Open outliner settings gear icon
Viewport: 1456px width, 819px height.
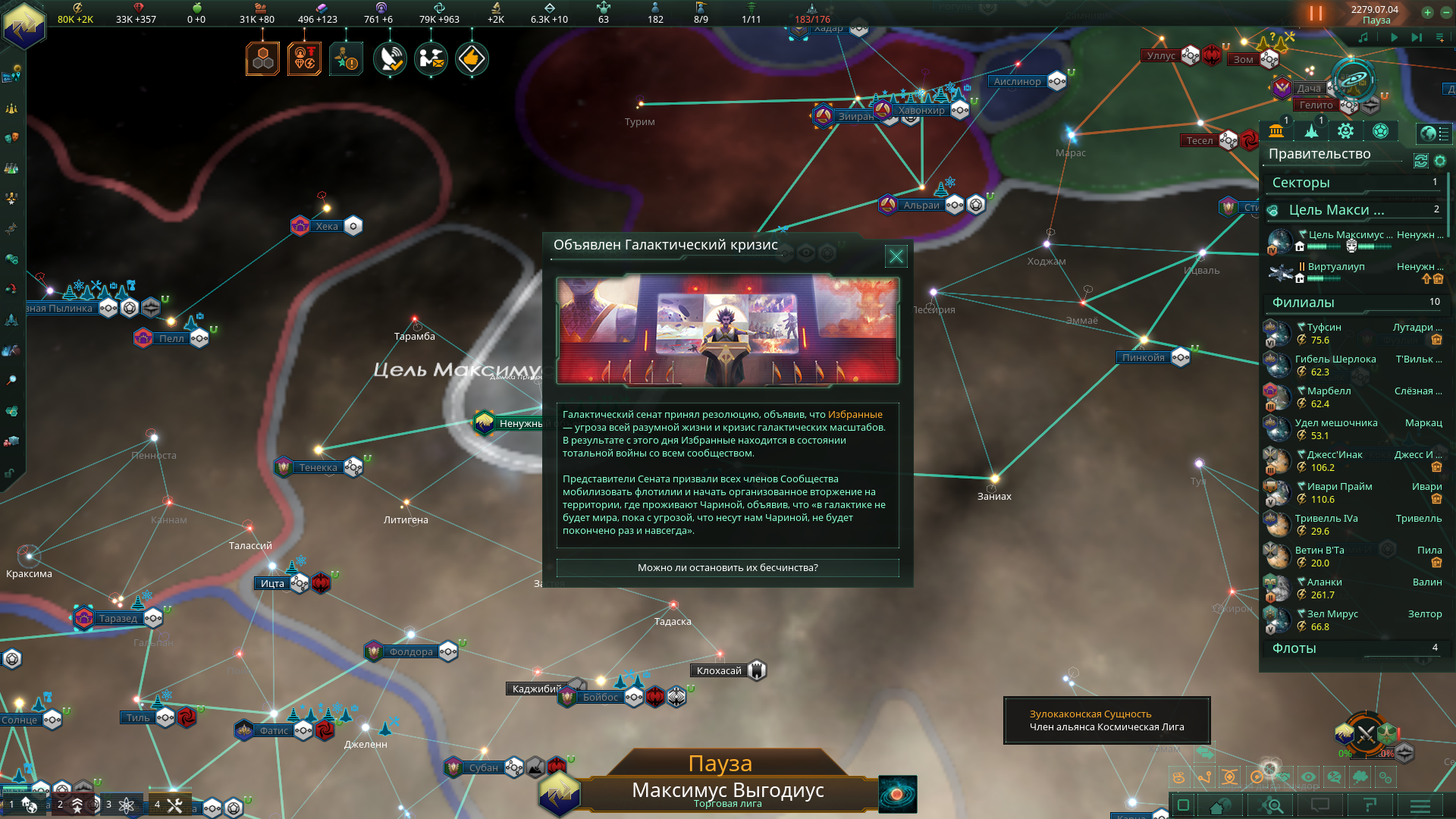[x=1440, y=161]
